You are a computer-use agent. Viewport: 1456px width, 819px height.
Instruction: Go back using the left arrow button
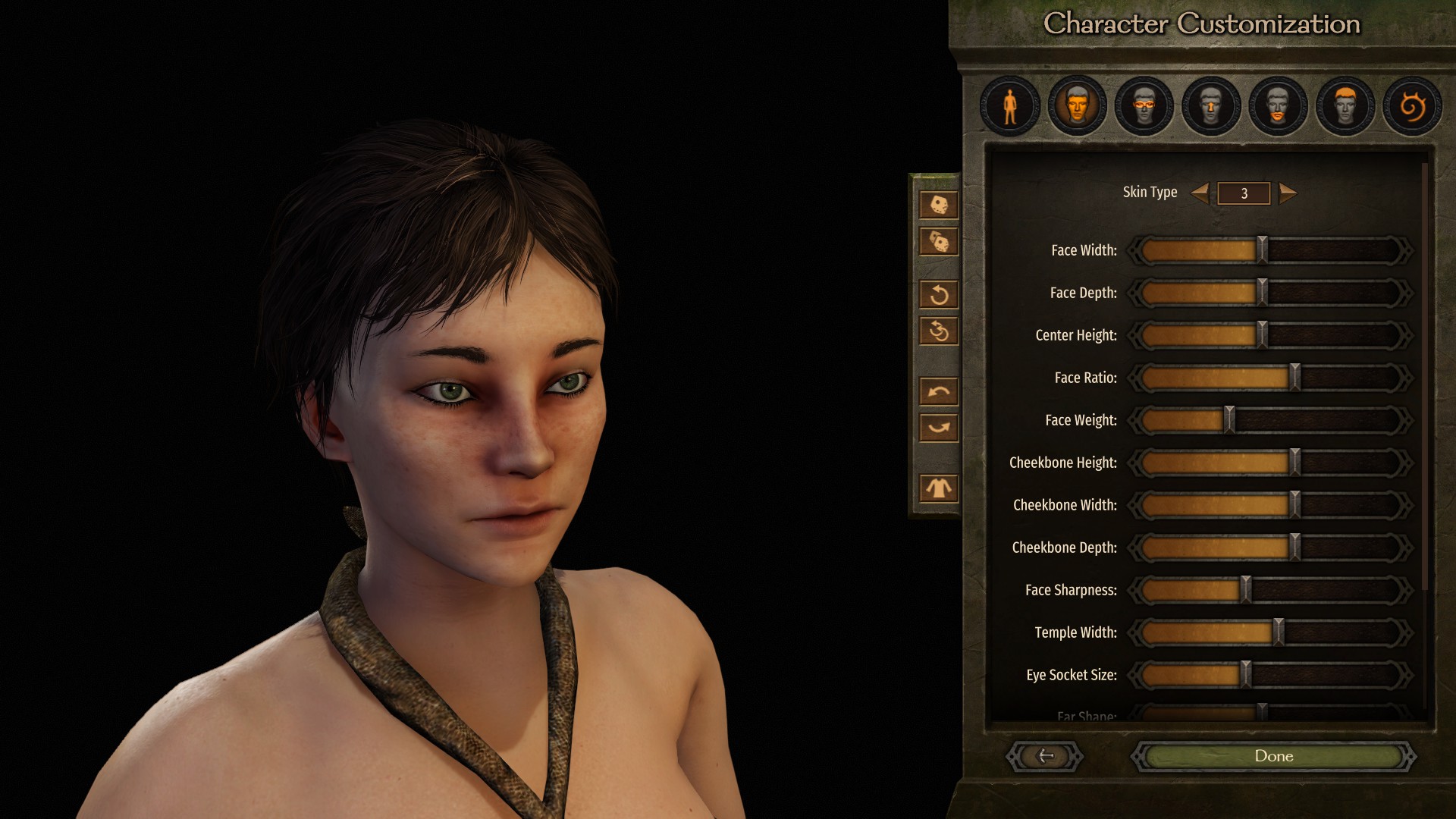(1045, 756)
